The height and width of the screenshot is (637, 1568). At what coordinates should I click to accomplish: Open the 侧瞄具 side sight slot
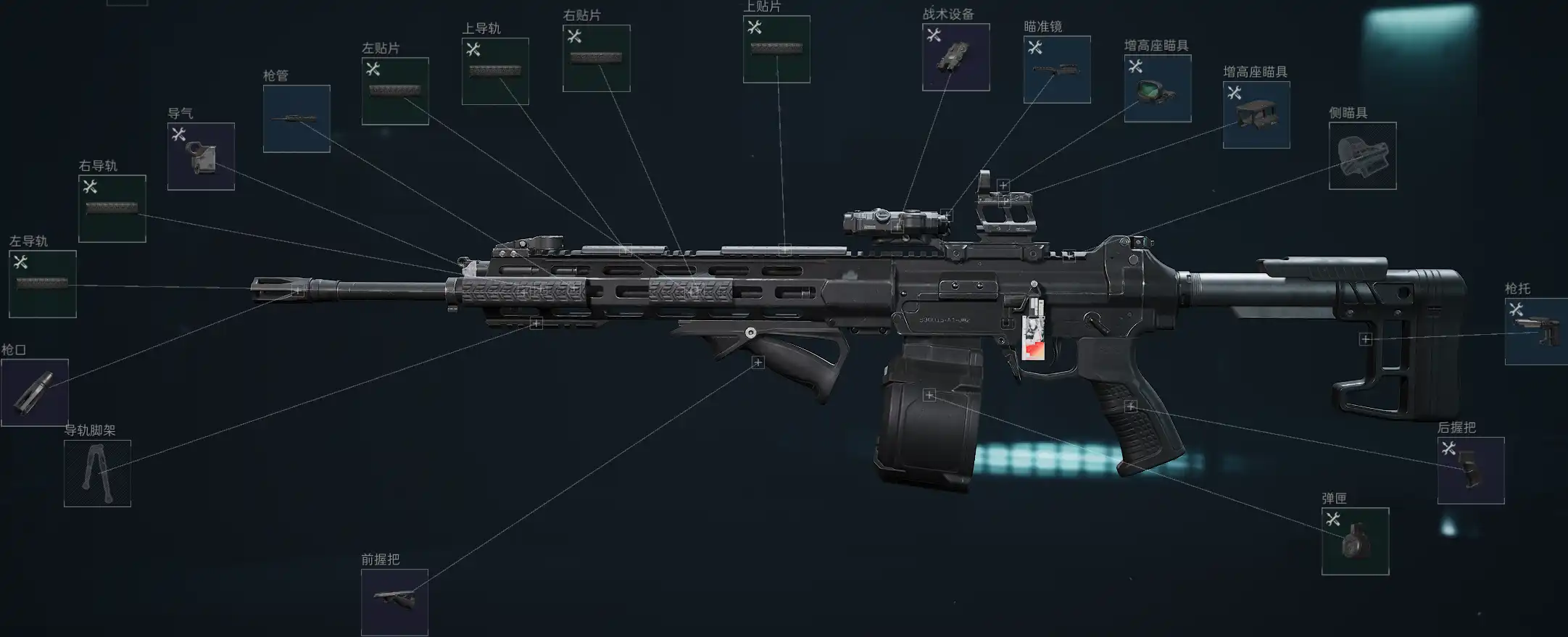[x=1362, y=156]
